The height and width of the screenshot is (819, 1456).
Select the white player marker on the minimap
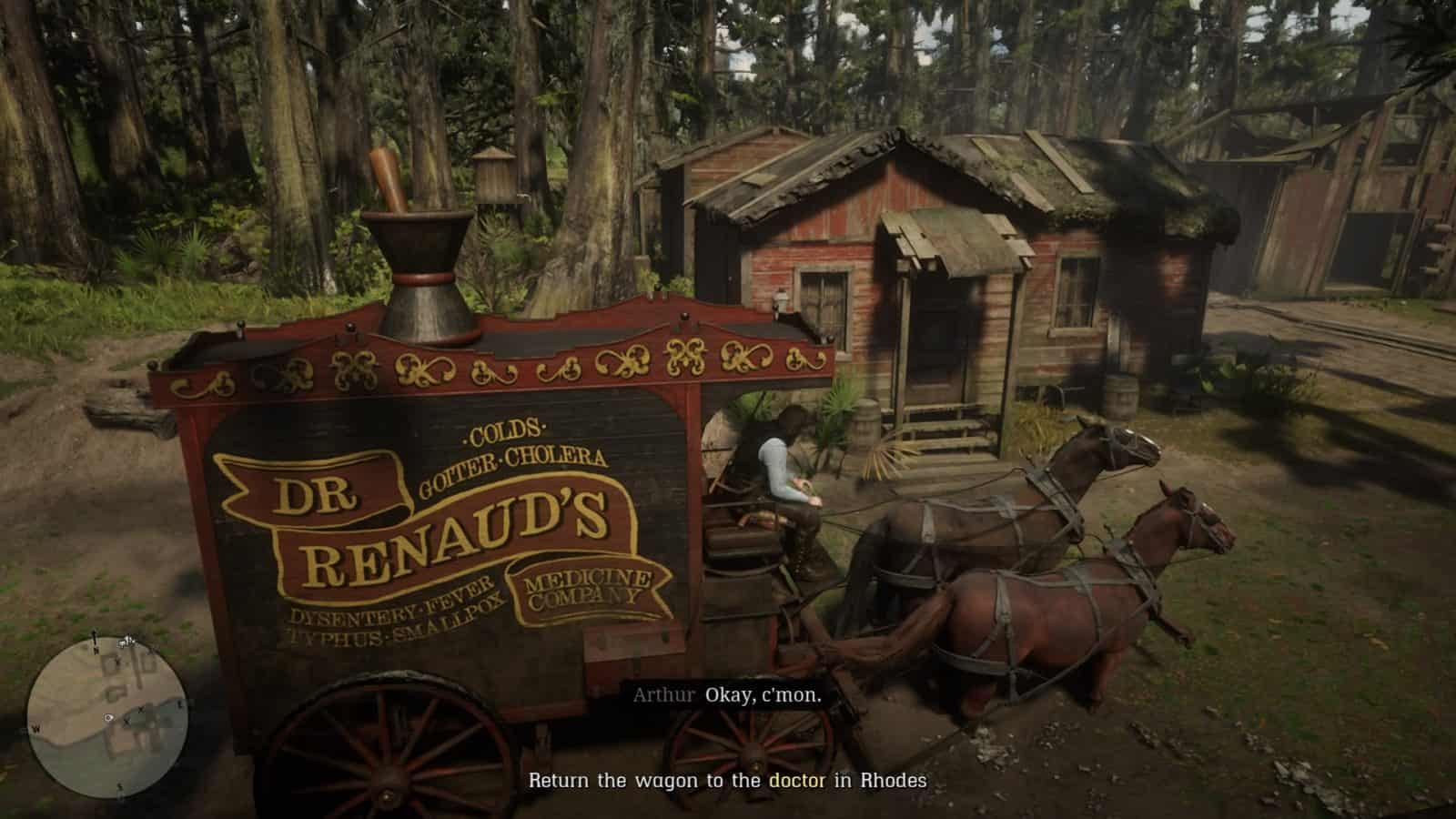point(108,718)
